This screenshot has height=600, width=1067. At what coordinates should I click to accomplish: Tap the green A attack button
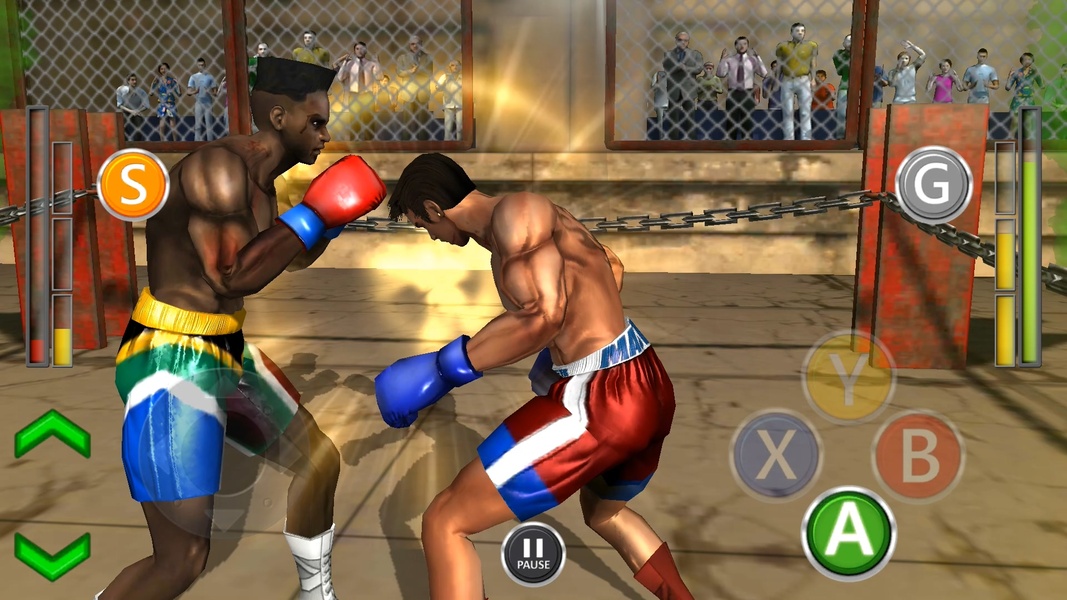pyautogui.click(x=849, y=533)
